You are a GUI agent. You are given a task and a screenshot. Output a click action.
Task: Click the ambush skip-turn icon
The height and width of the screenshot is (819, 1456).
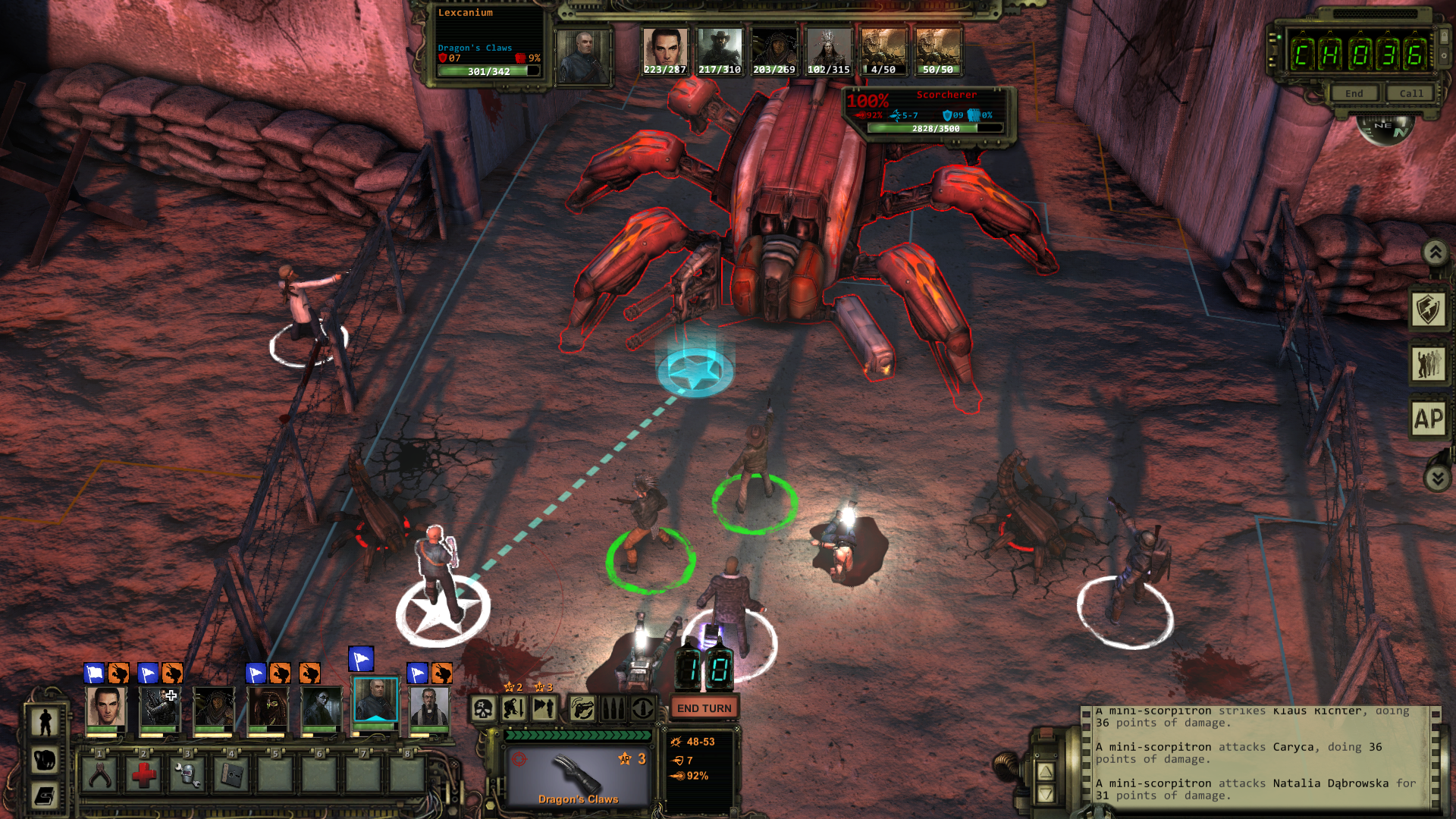(x=544, y=709)
